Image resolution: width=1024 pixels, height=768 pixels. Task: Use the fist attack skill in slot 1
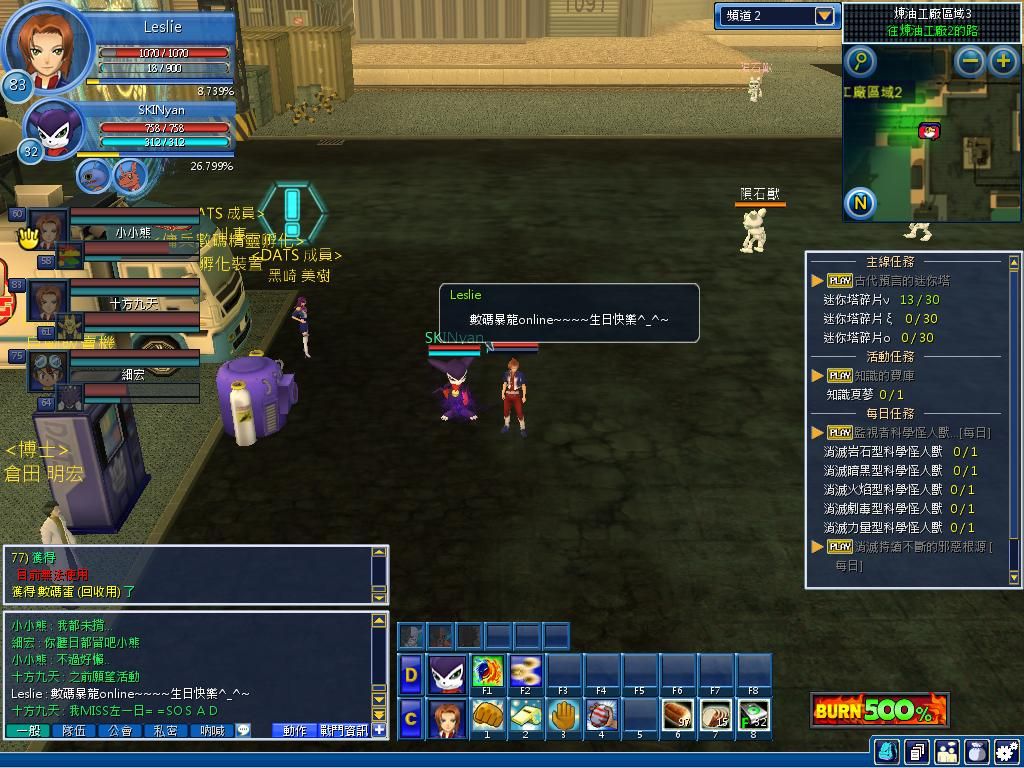pos(488,718)
